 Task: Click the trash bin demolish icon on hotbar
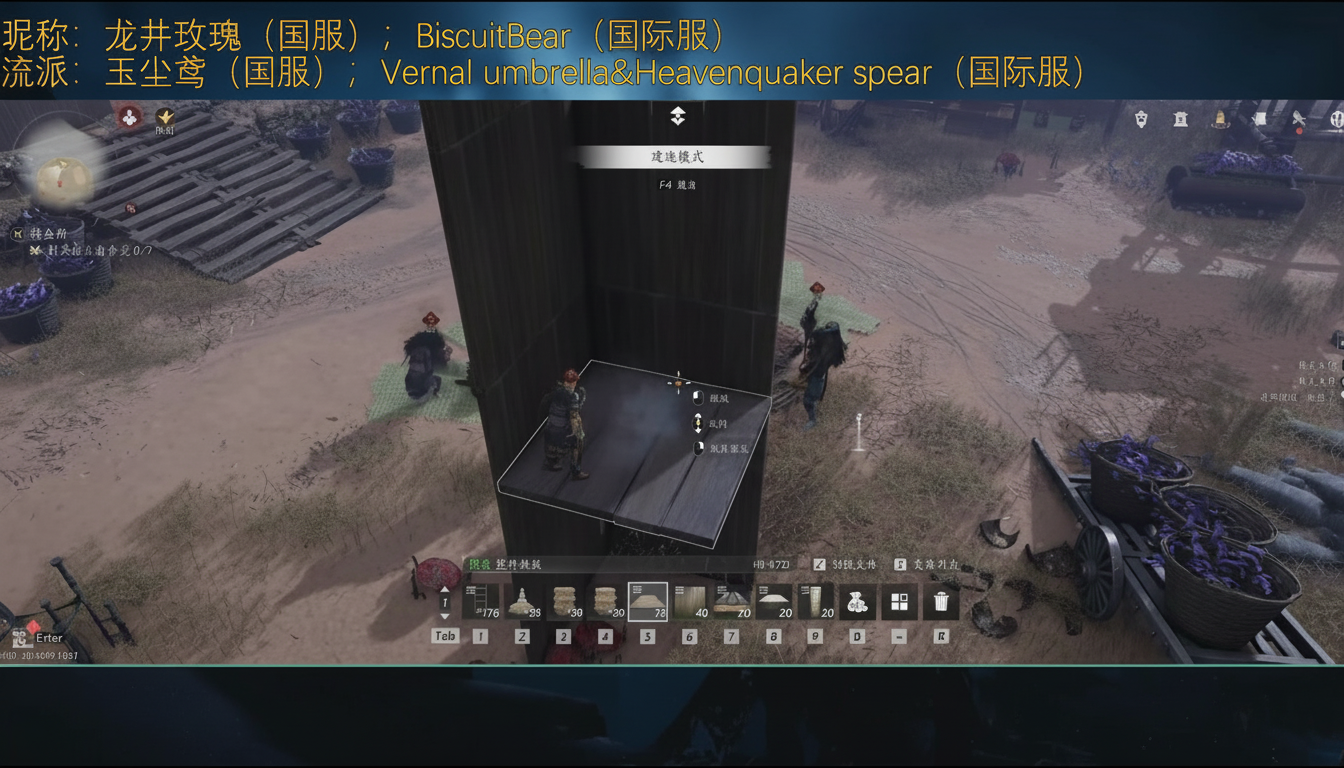tap(942, 601)
